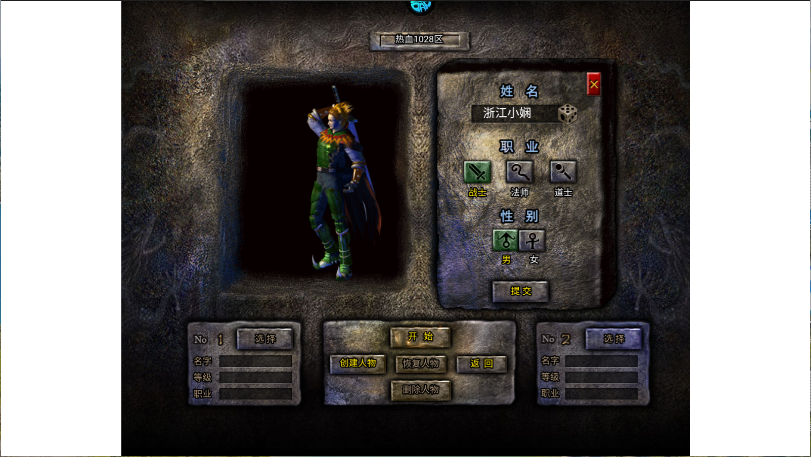This screenshot has width=811, height=457.
Task: Select female (女) gender
Action: coord(533,240)
